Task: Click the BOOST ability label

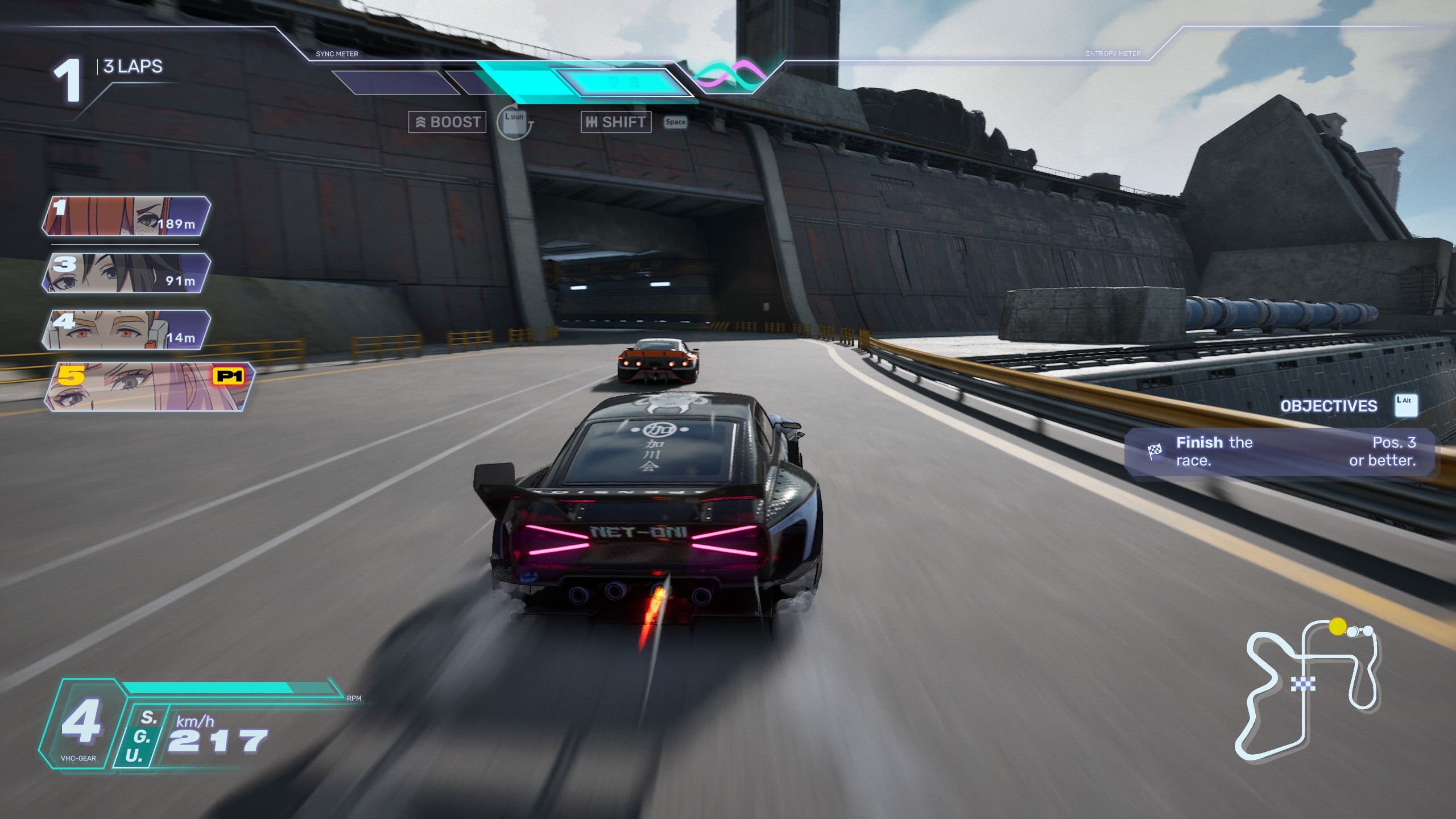Action: 448,122
